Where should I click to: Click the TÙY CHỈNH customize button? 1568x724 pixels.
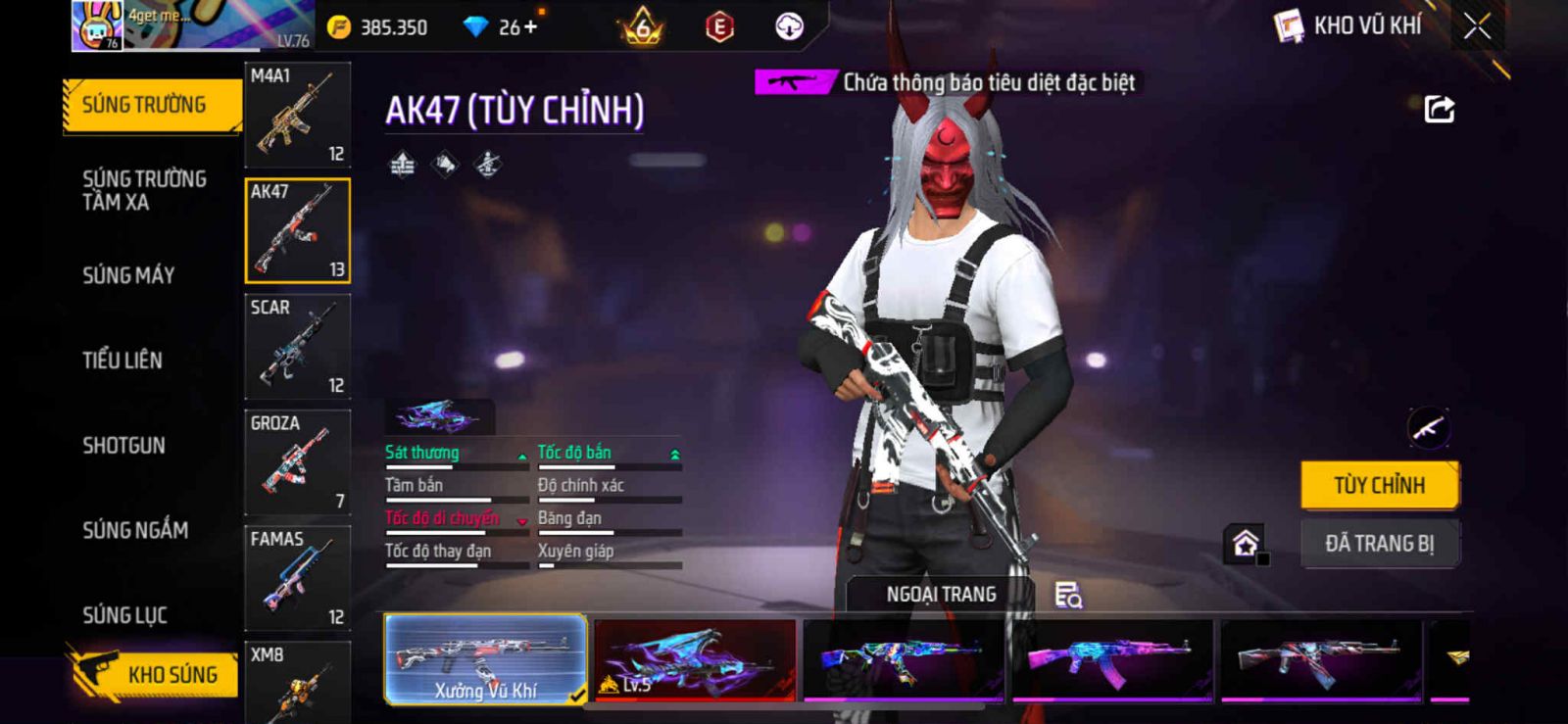click(x=1379, y=485)
